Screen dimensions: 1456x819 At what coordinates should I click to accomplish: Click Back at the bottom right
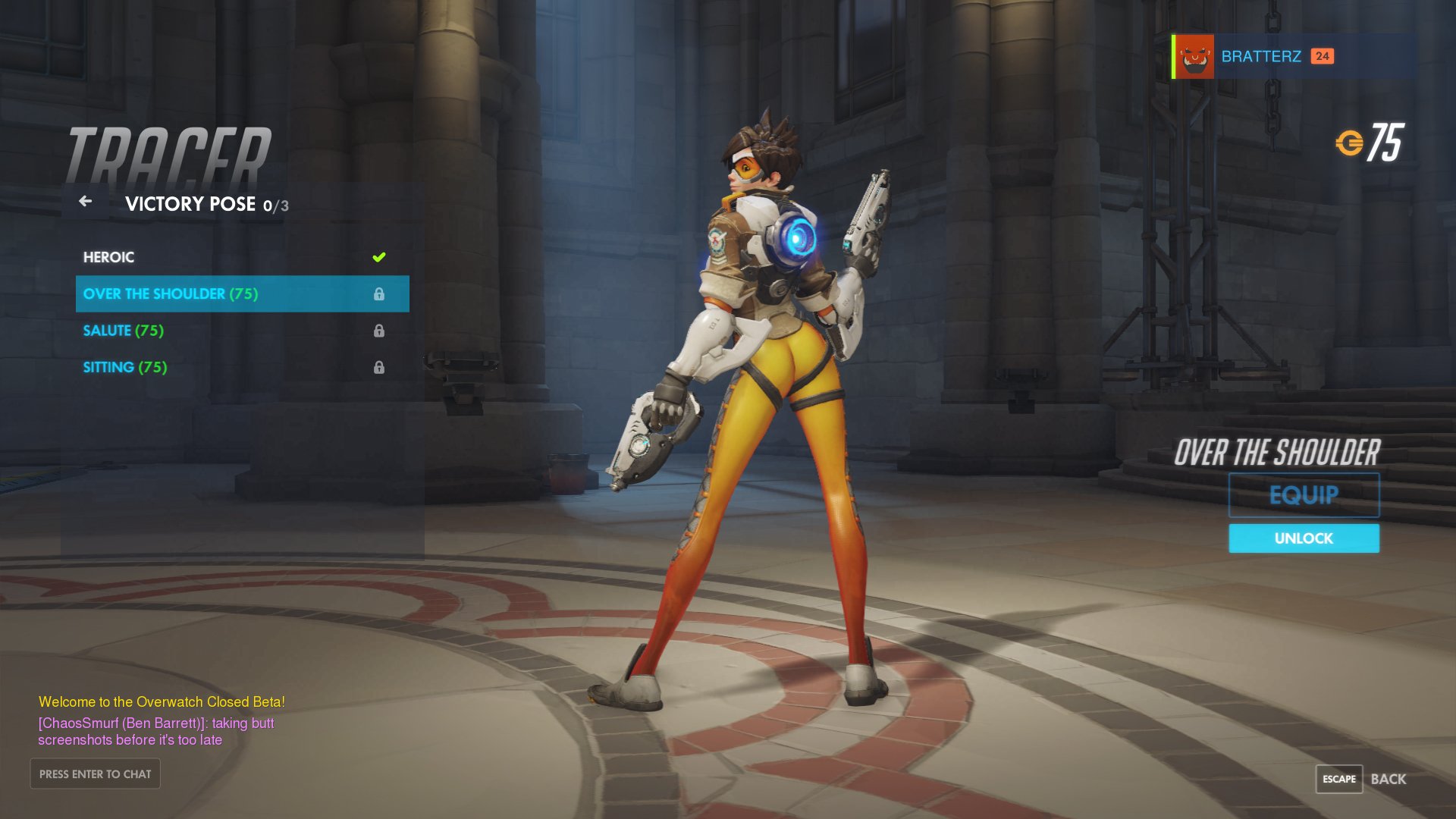pyautogui.click(x=1387, y=779)
